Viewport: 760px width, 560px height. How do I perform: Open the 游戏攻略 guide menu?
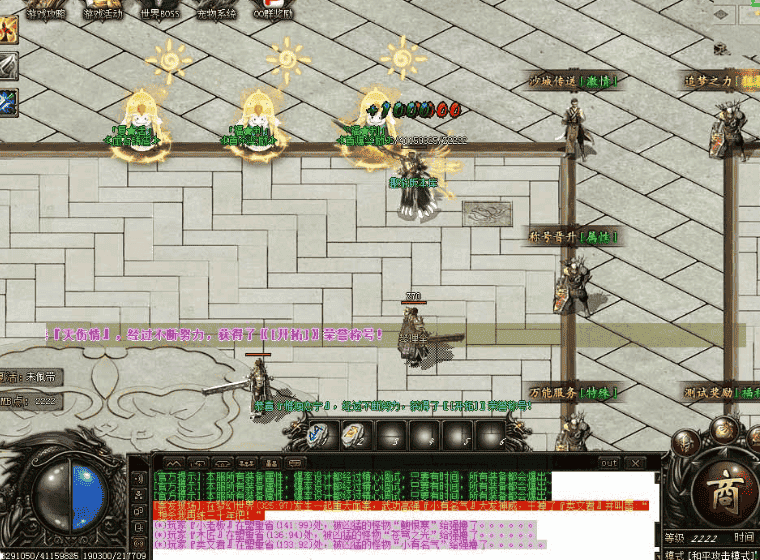[46, 13]
